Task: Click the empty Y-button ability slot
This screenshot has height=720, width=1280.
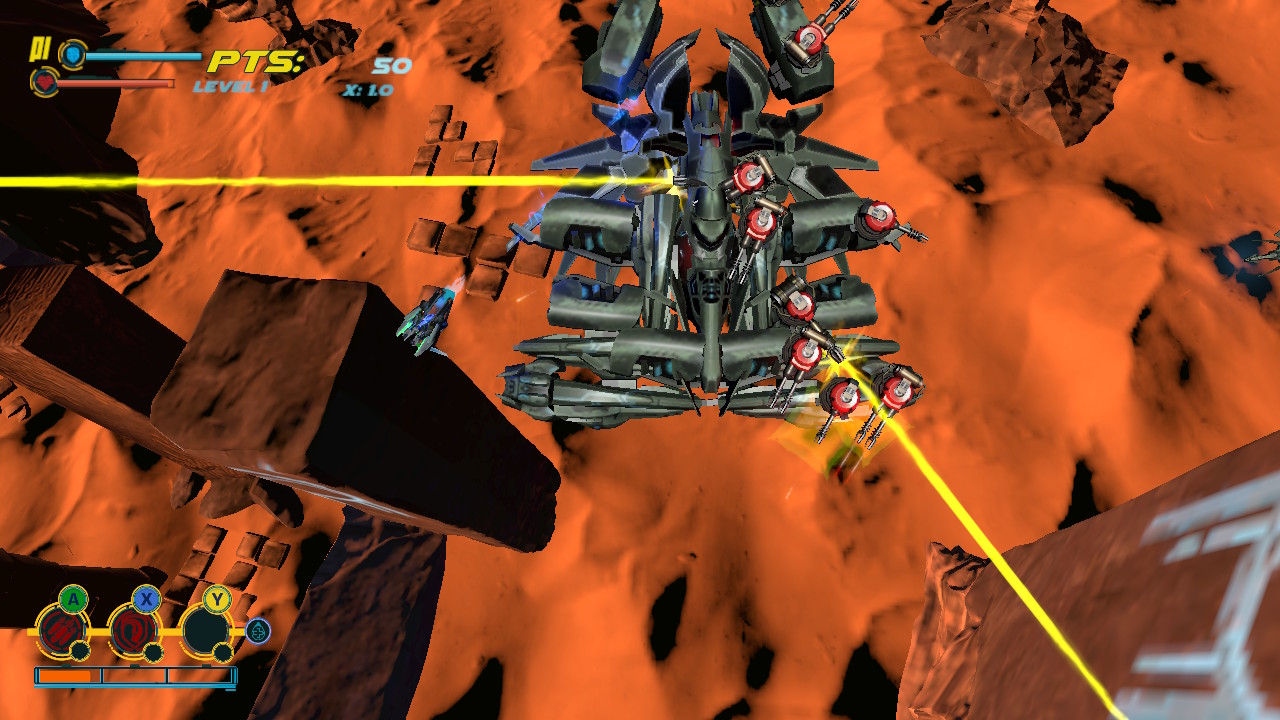Action: click(204, 629)
